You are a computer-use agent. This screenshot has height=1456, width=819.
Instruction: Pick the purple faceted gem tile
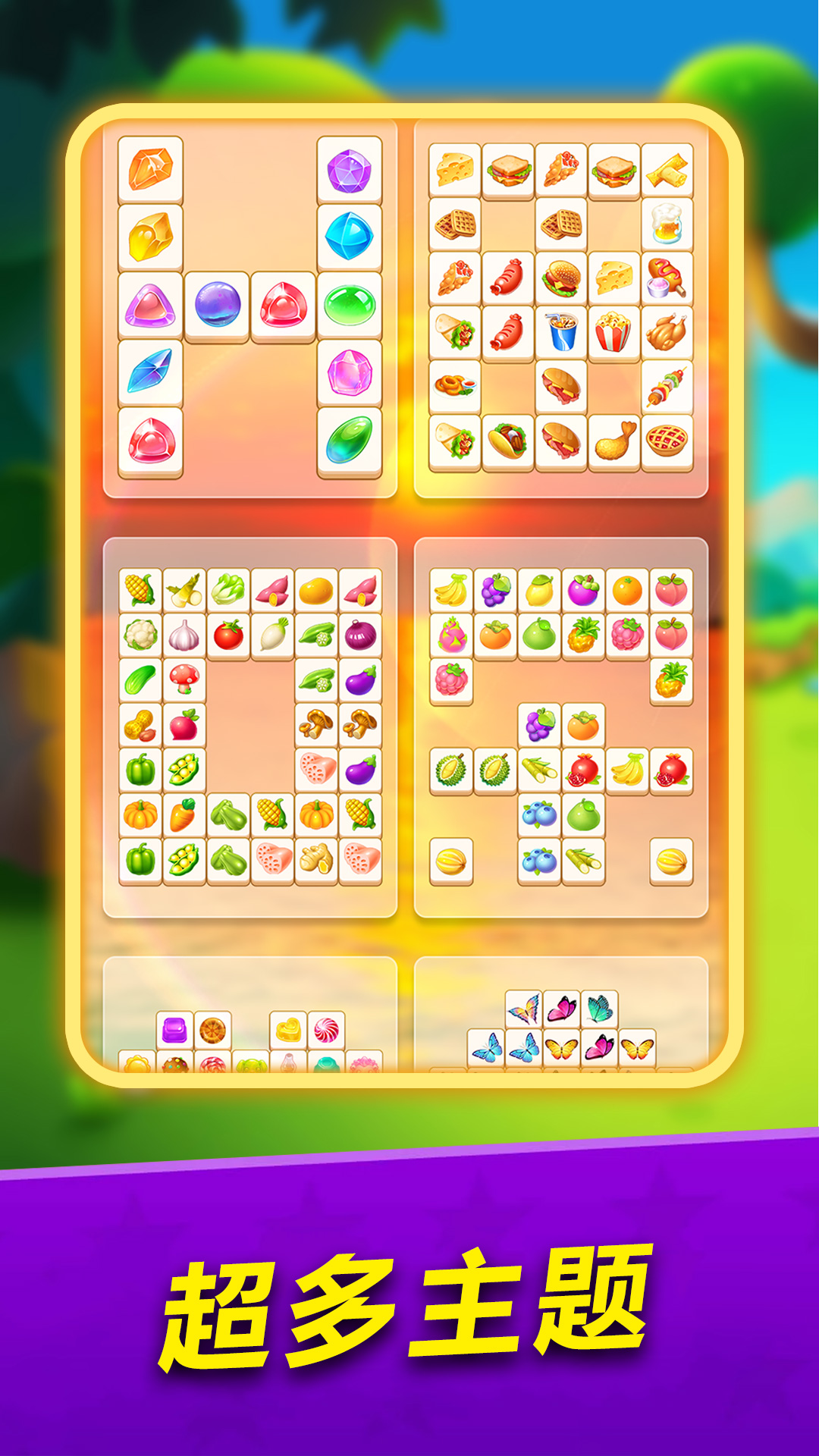[x=349, y=169]
